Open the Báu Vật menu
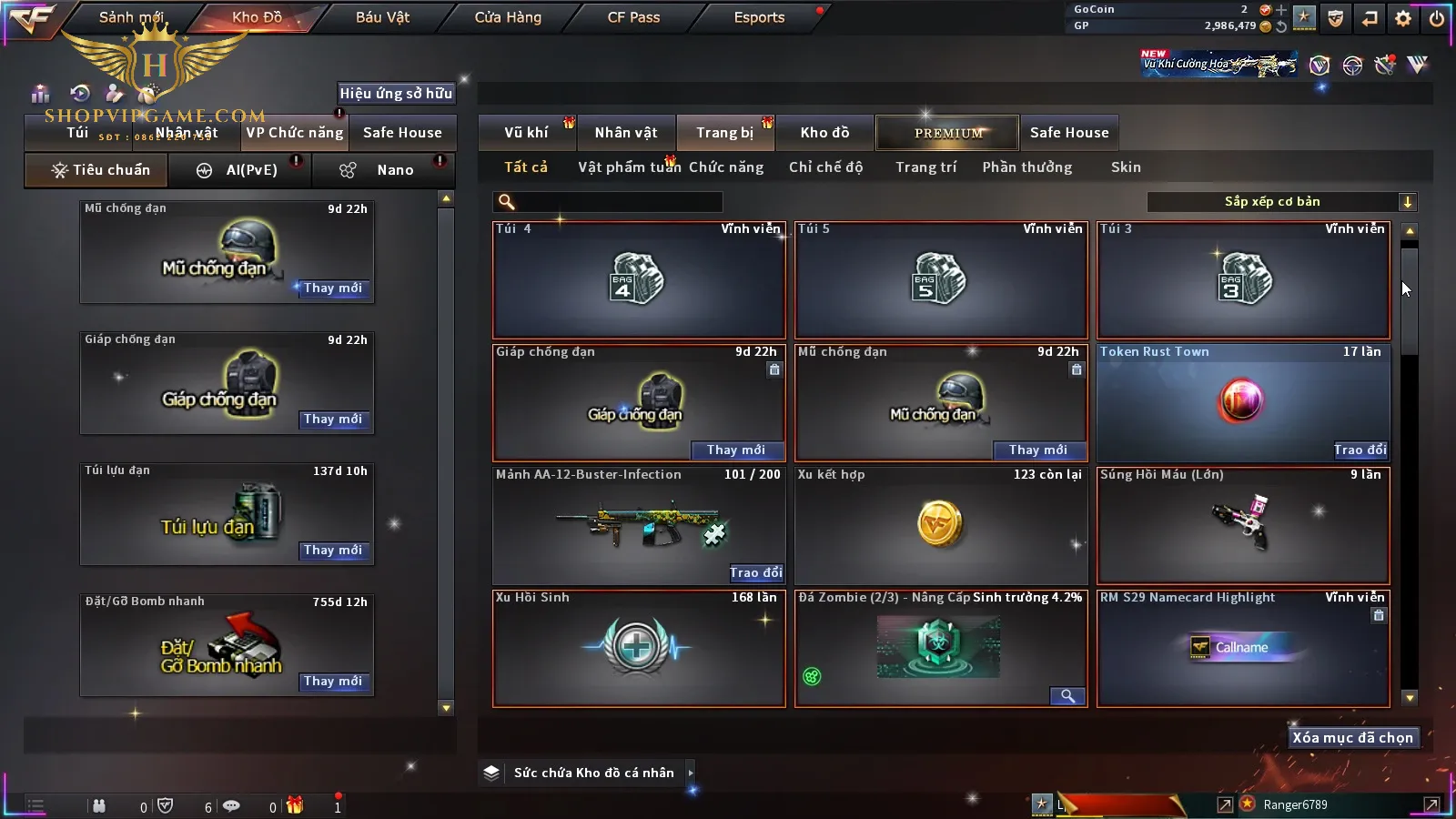The width and height of the screenshot is (1456, 819). pyautogui.click(x=382, y=17)
